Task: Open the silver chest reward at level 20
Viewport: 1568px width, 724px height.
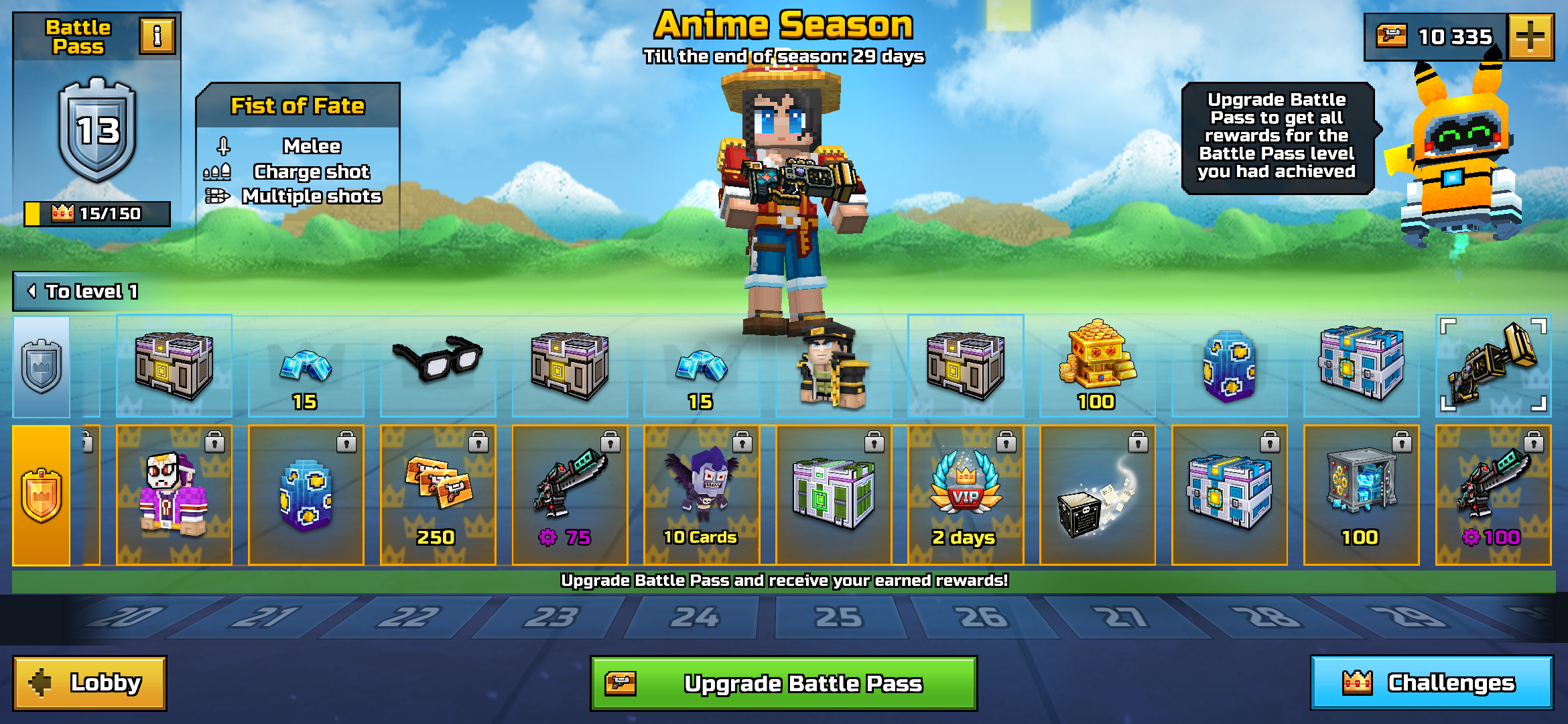Action: [x=173, y=365]
